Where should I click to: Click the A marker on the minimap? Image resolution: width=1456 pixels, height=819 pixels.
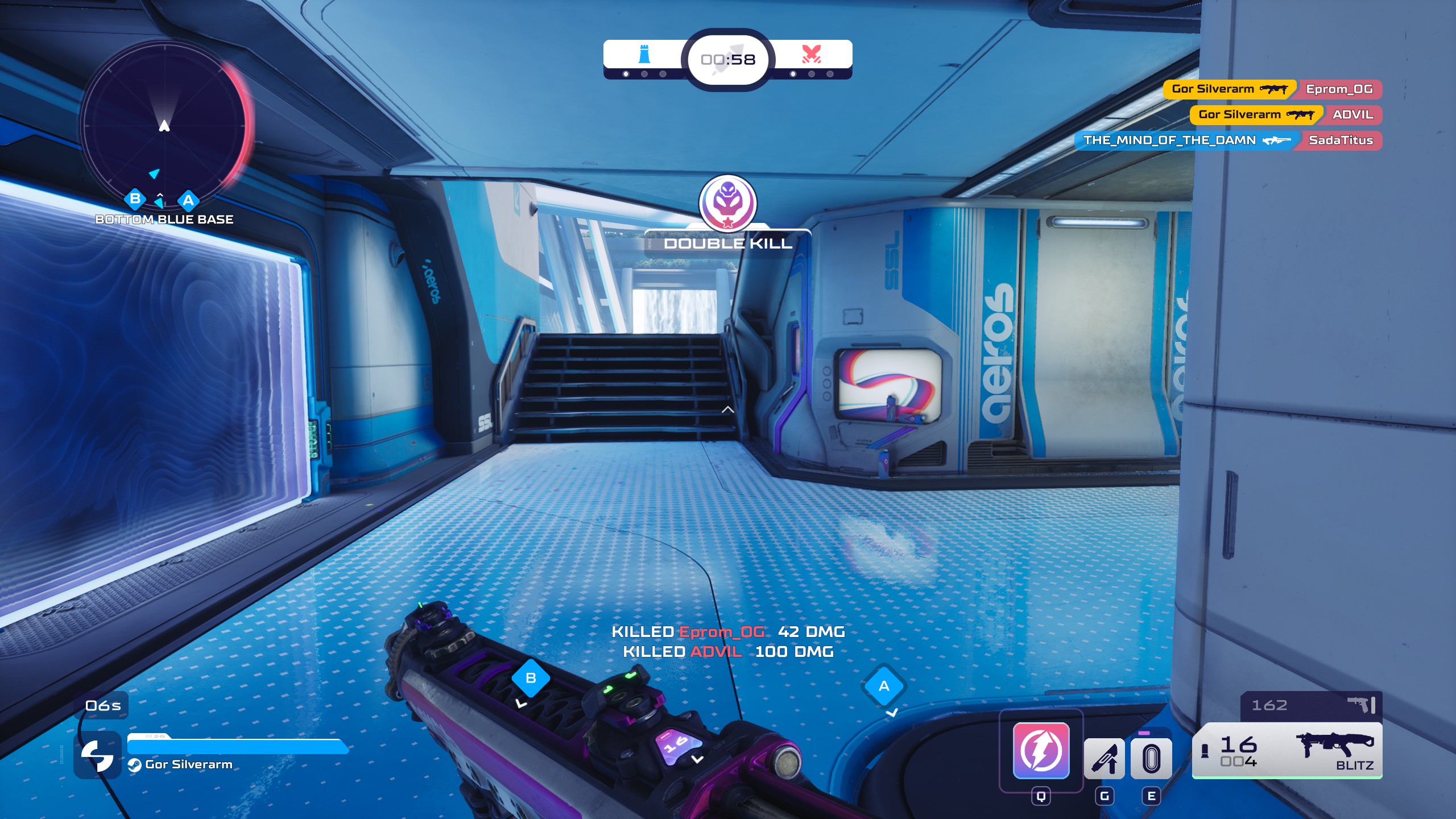tap(188, 200)
